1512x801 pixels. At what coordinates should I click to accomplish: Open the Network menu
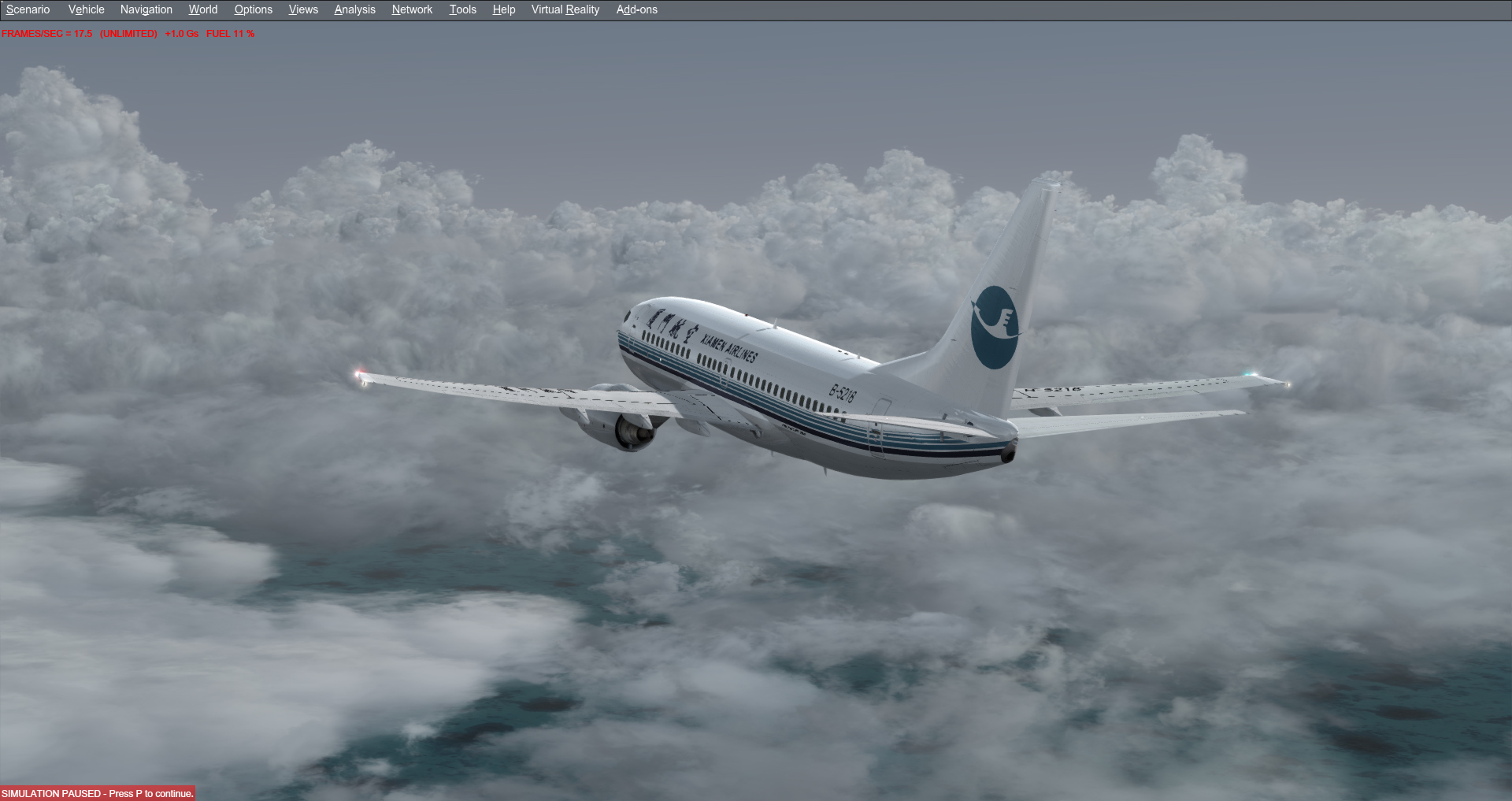coord(412,9)
